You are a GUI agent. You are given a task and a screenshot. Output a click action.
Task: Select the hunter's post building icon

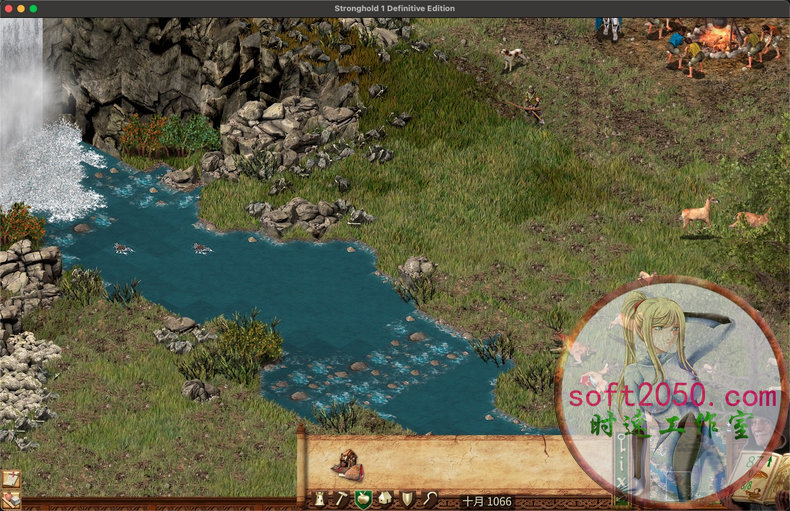(349, 463)
